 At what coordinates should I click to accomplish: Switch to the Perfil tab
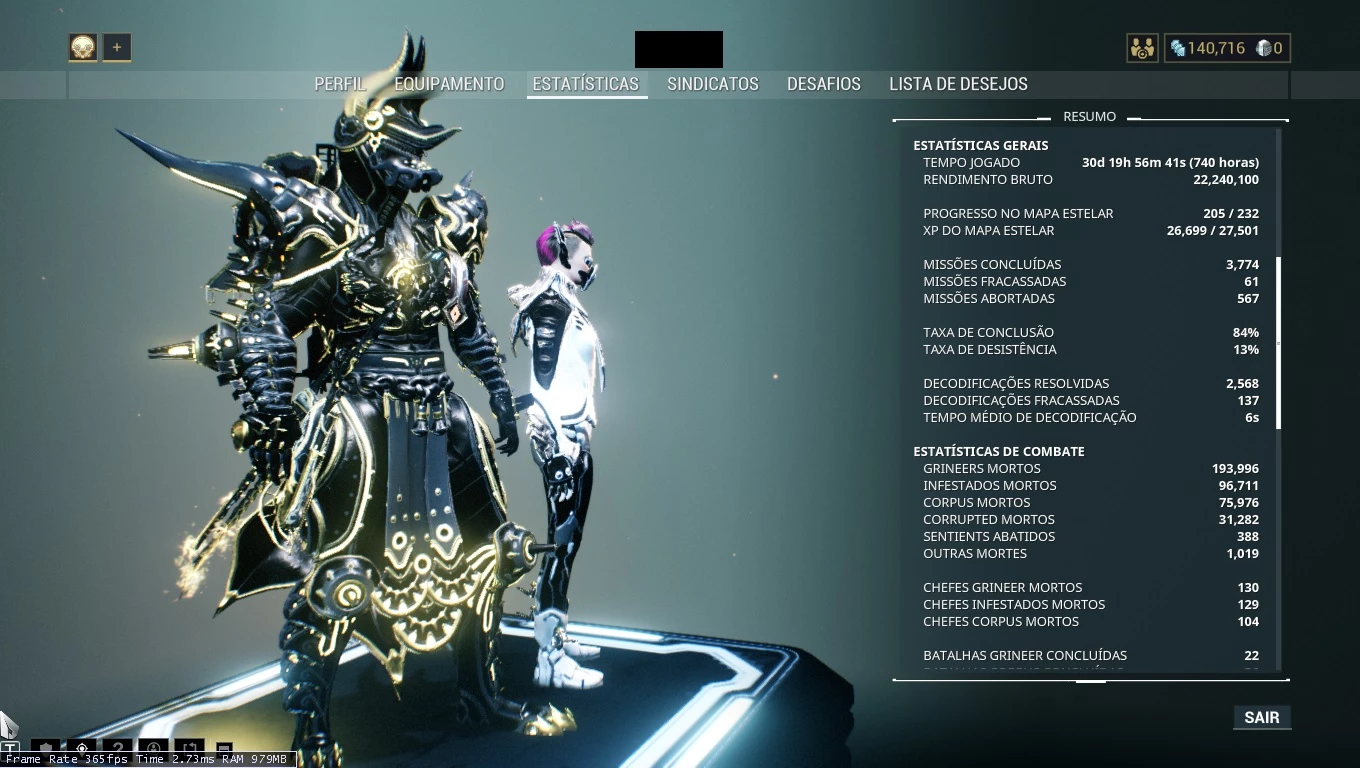340,84
